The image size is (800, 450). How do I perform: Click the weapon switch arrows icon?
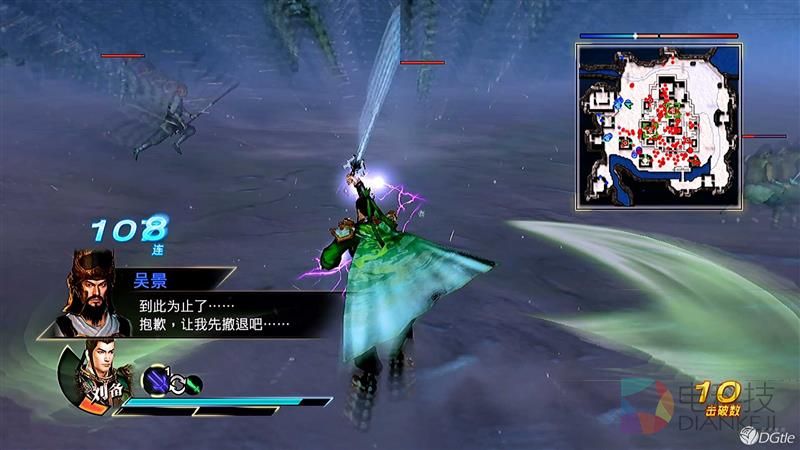tap(175, 382)
